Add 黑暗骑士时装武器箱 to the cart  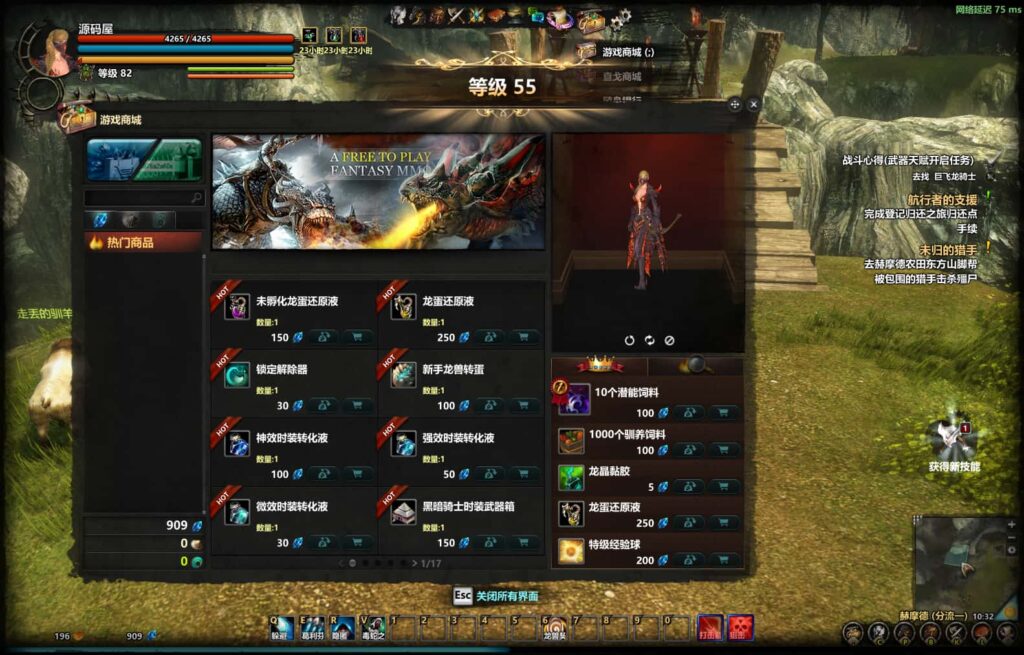[524, 542]
